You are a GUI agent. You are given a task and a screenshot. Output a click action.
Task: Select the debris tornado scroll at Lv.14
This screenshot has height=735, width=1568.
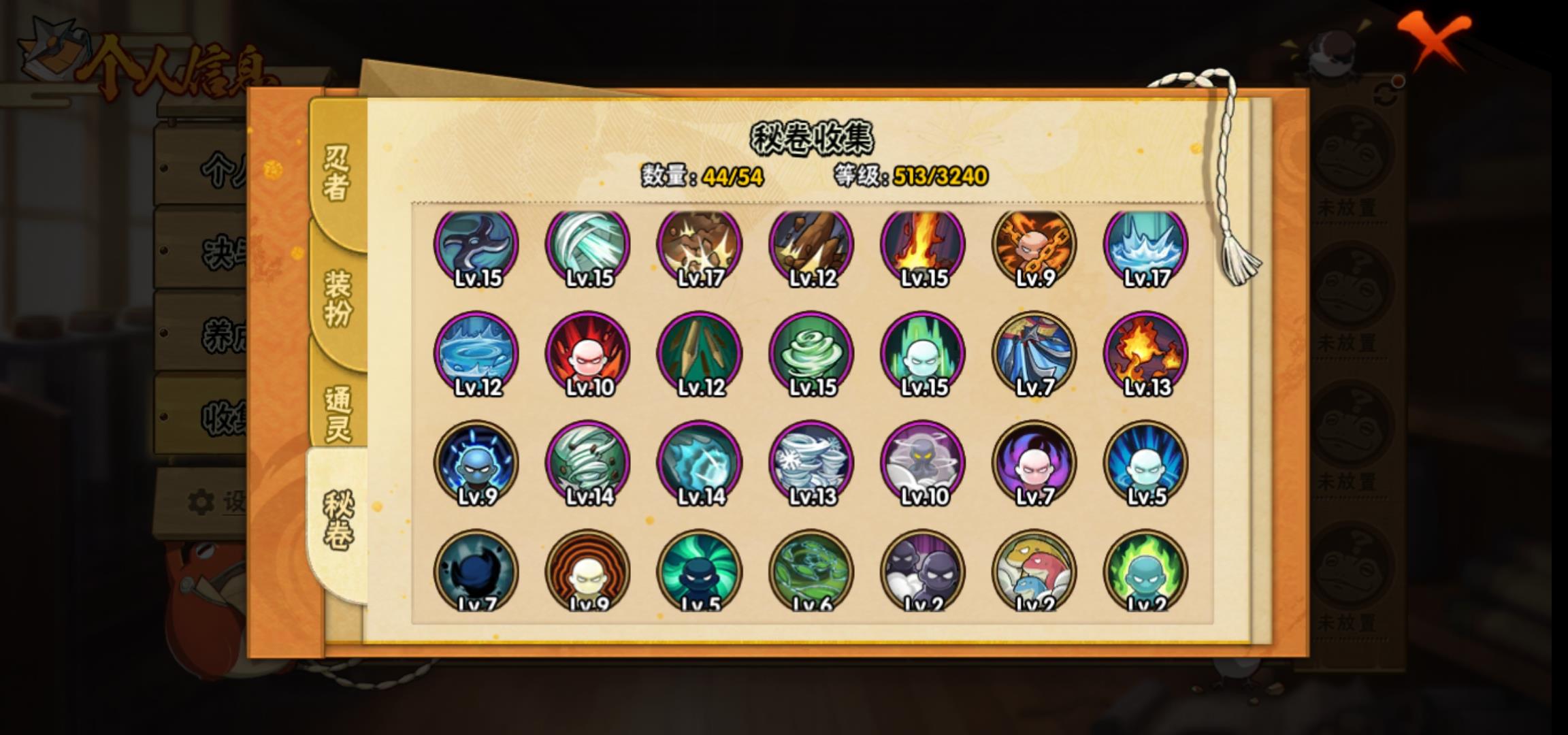pos(588,463)
